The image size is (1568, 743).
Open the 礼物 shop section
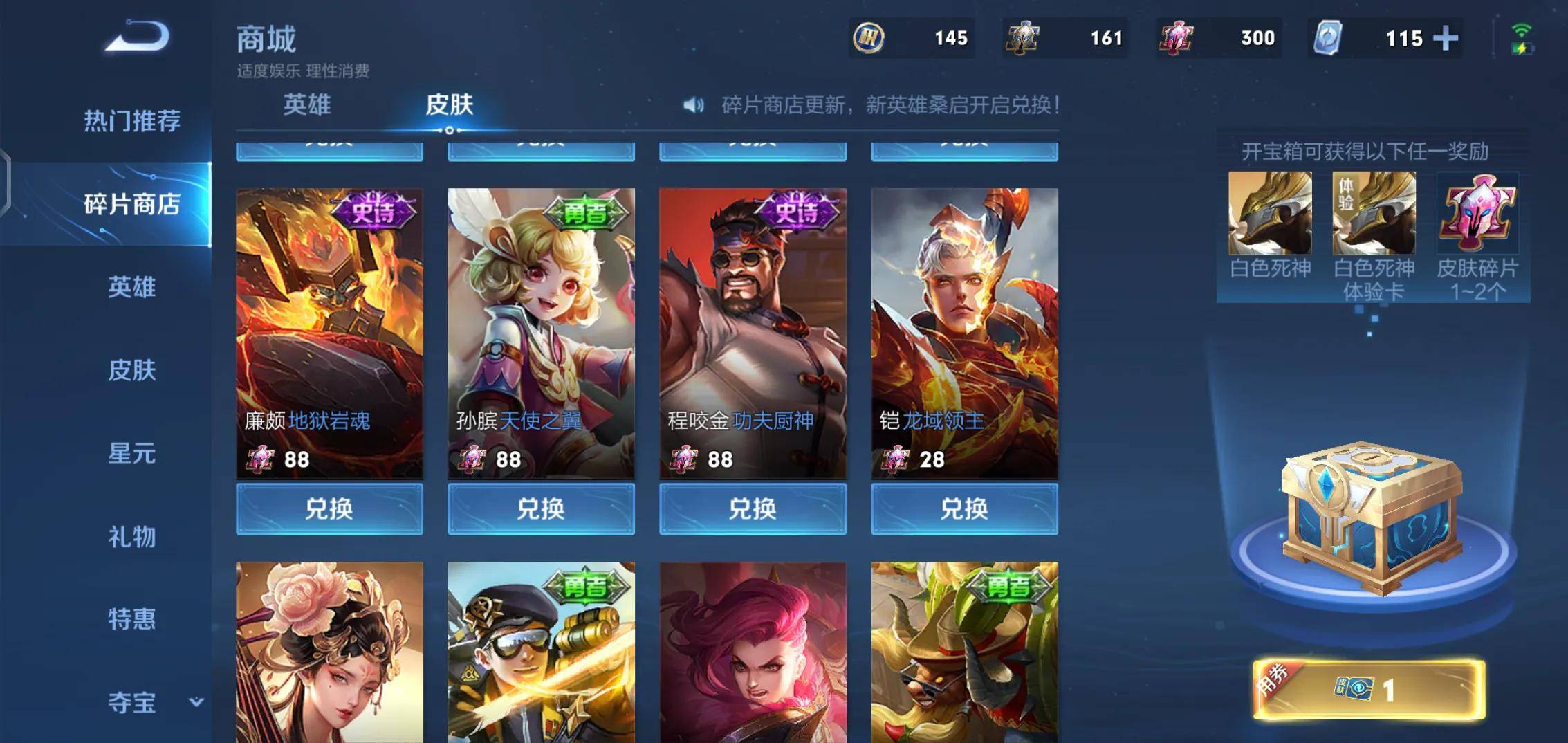click(131, 537)
